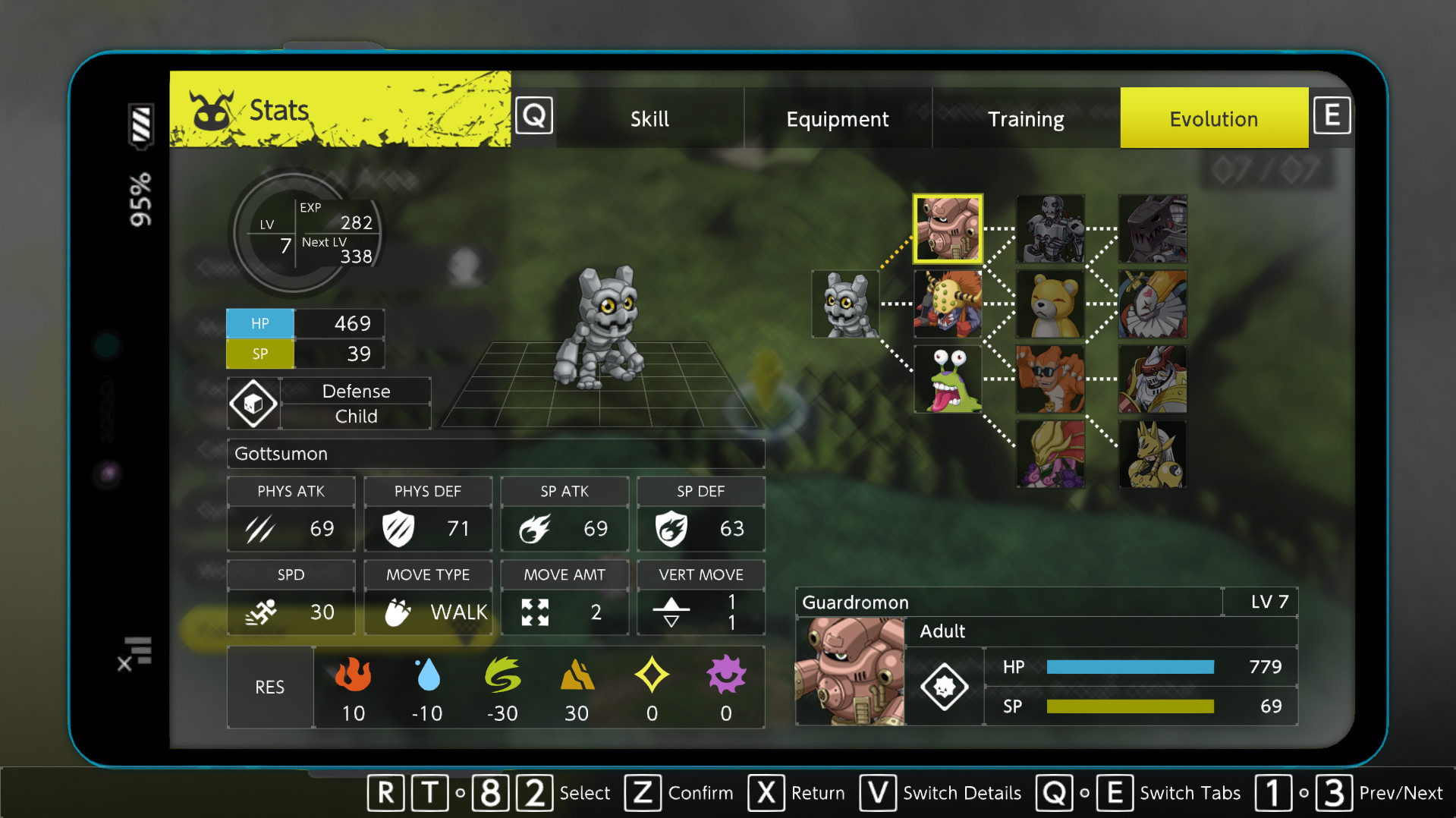Click Guardromon's blue HP bar

[1129, 667]
